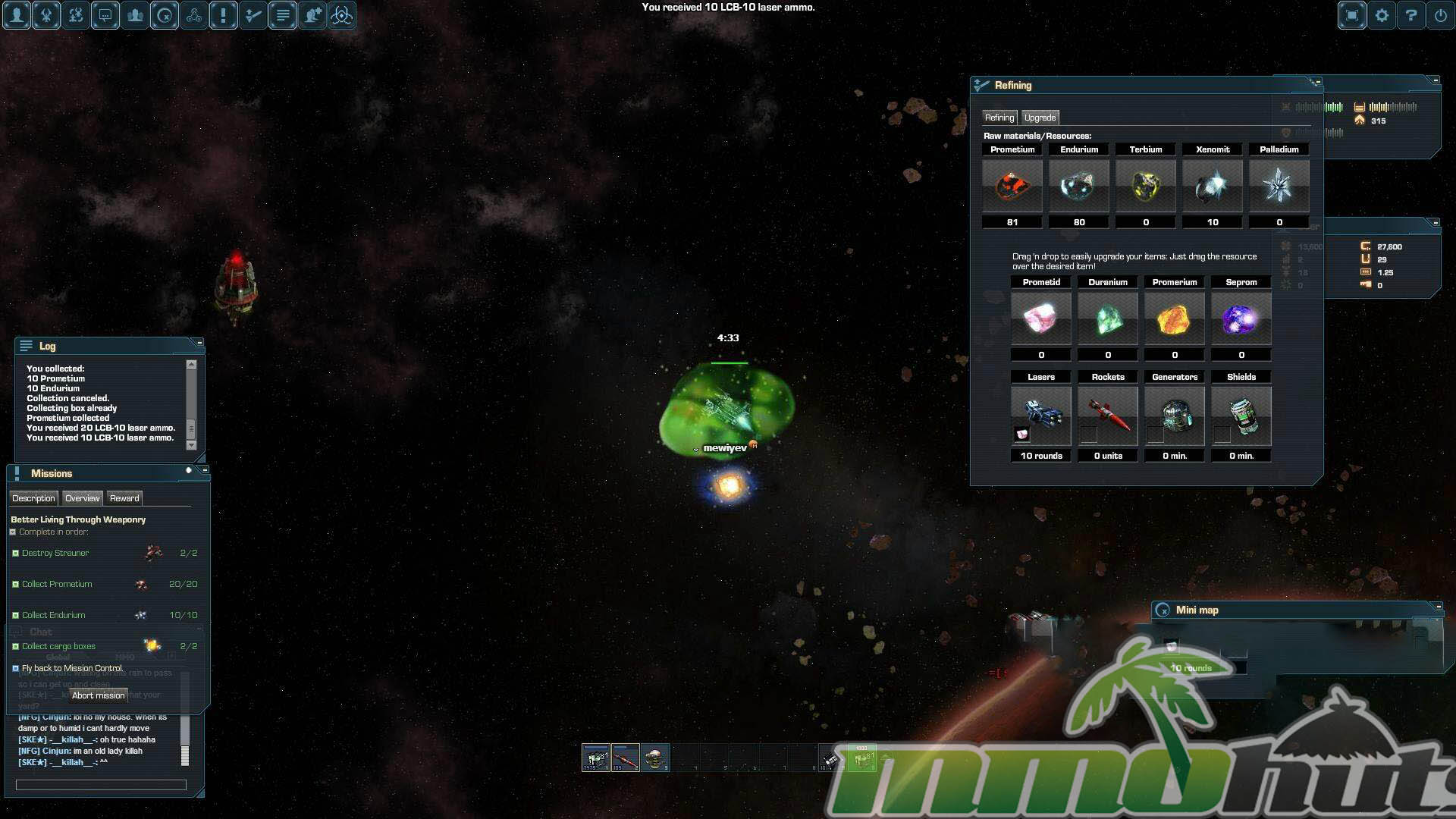Select the Prometium raw material slot
Screen dimensions: 1456x819
[x=1012, y=186]
